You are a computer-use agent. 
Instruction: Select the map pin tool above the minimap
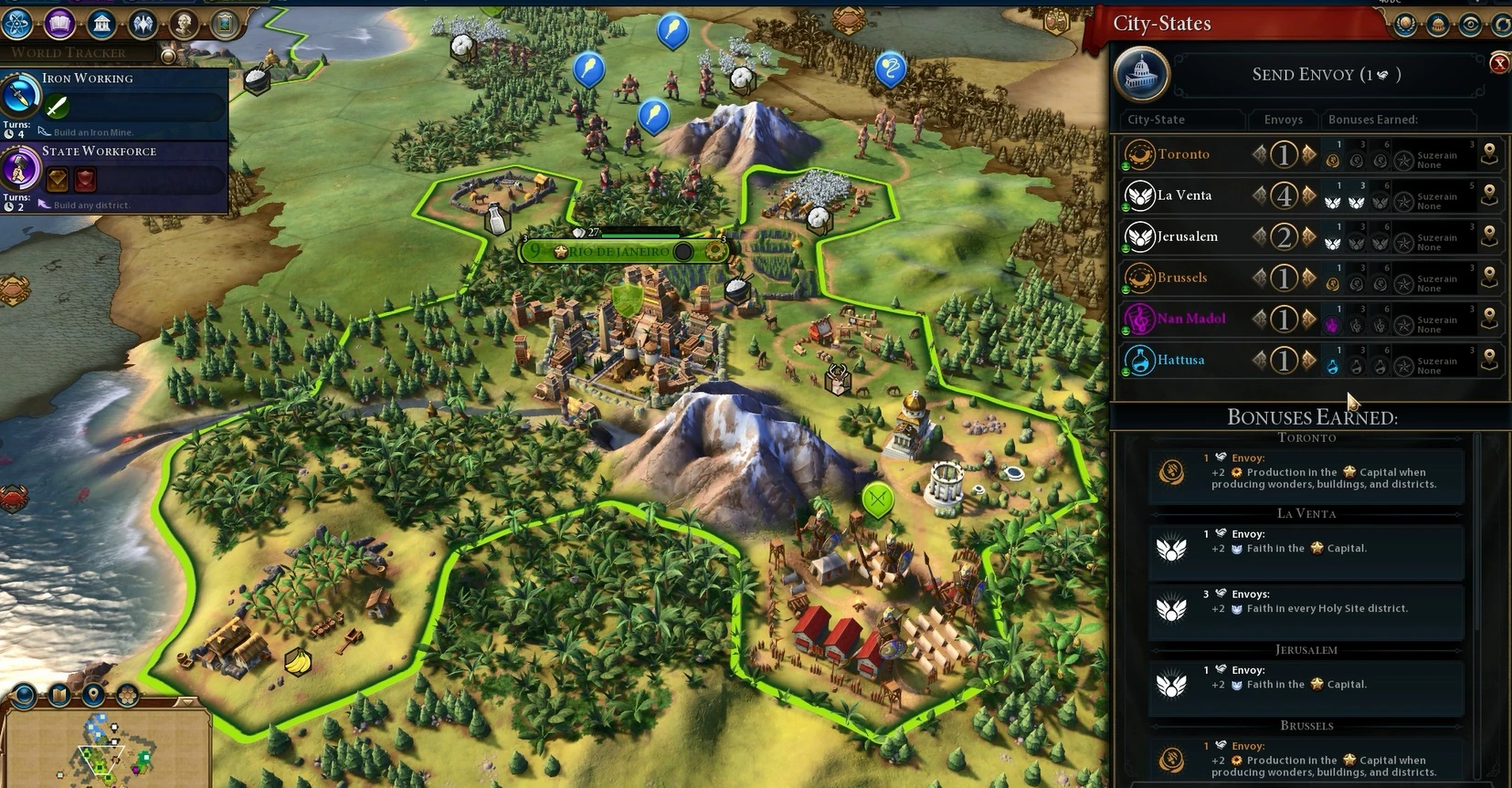click(x=93, y=694)
